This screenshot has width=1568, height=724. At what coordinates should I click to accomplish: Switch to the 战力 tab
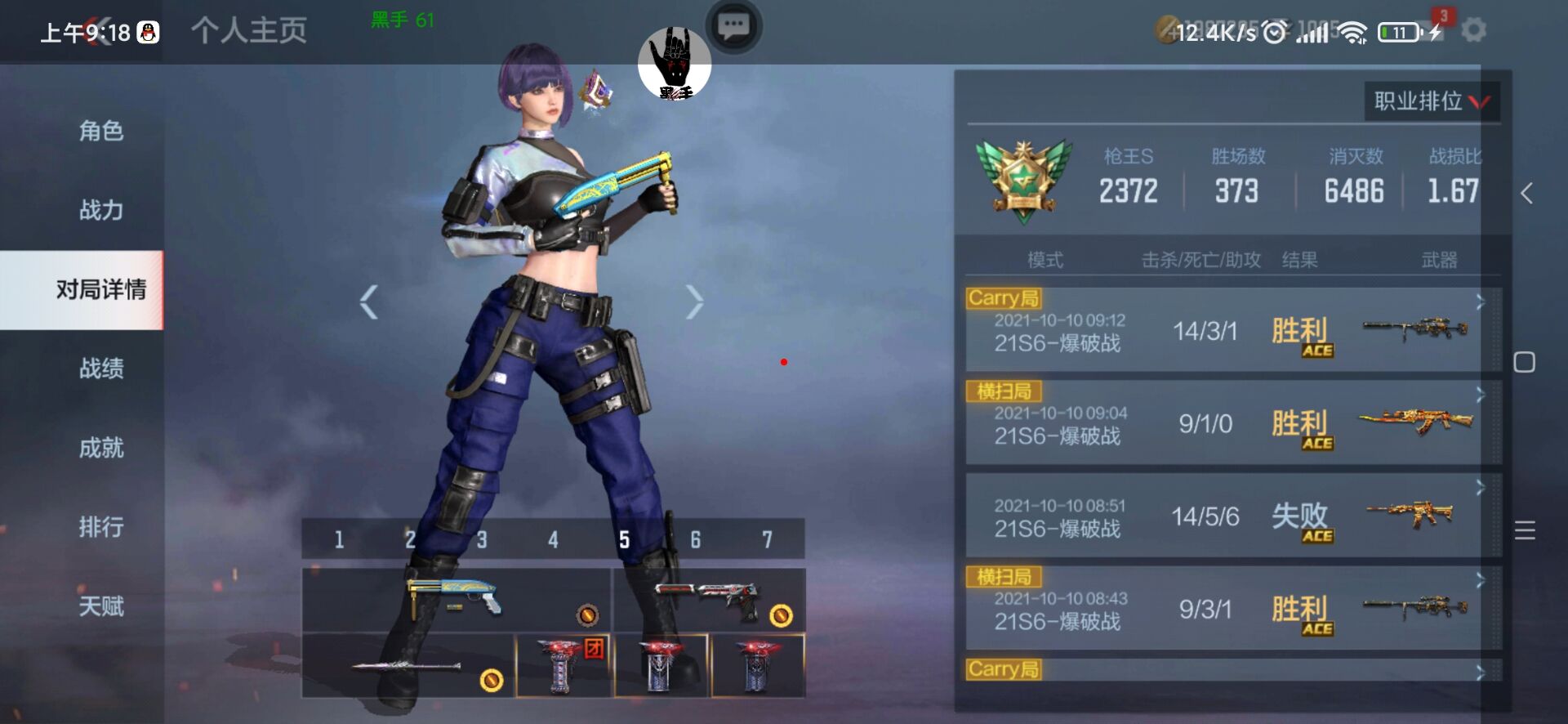[x=100, y=210]
